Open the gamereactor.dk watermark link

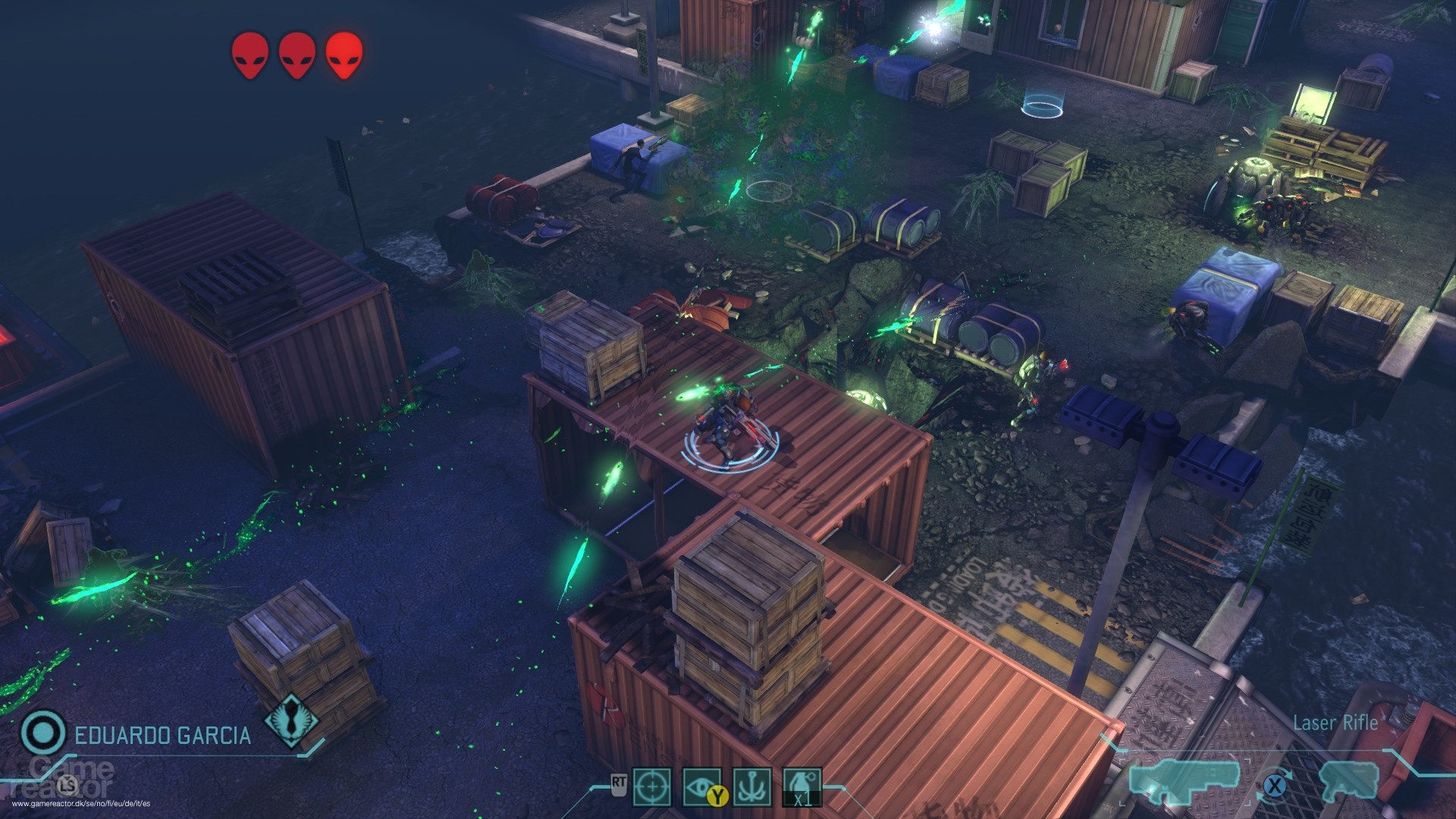[x=81, y=803]
